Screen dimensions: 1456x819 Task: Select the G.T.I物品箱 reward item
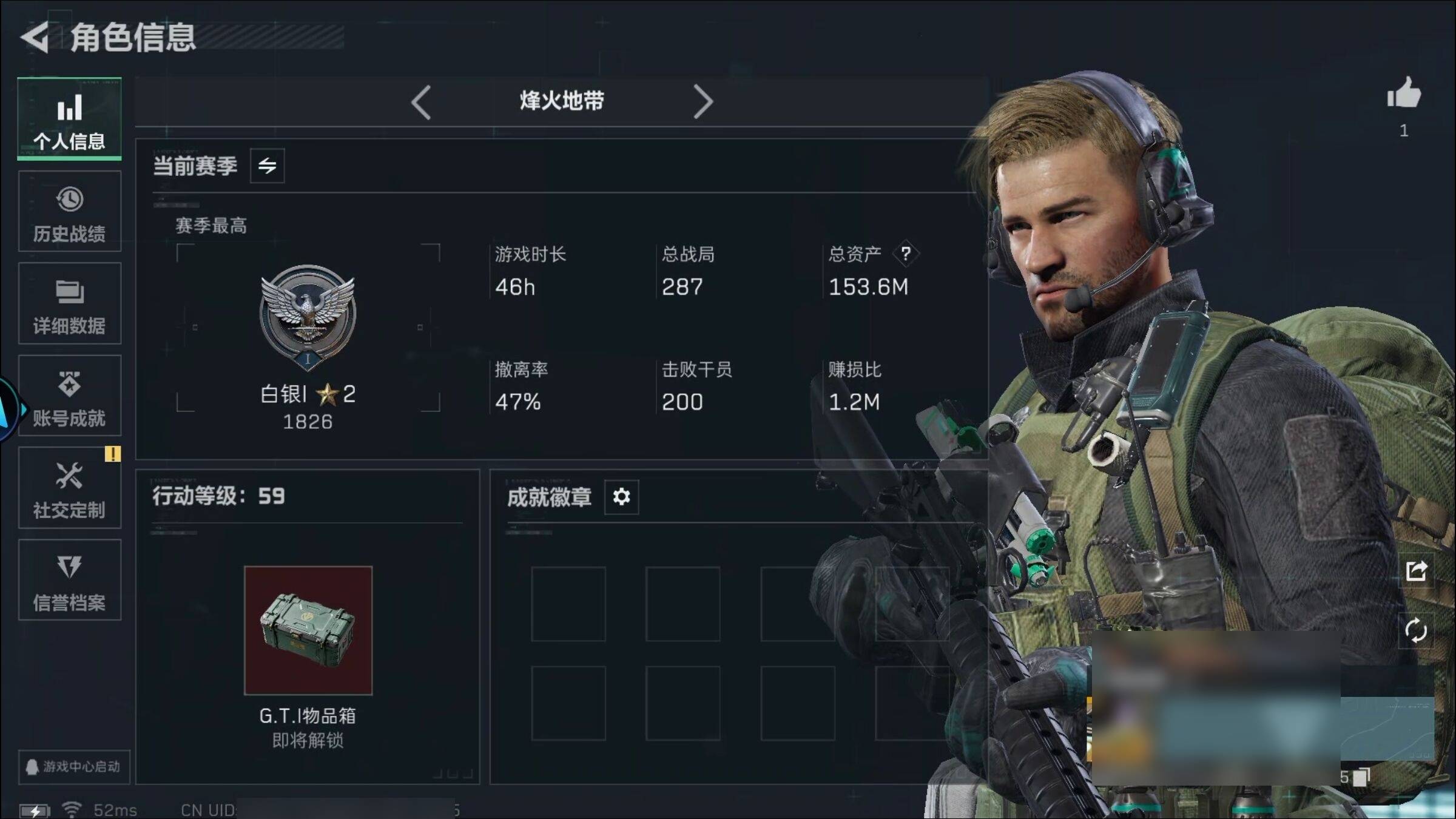point(308,630)
